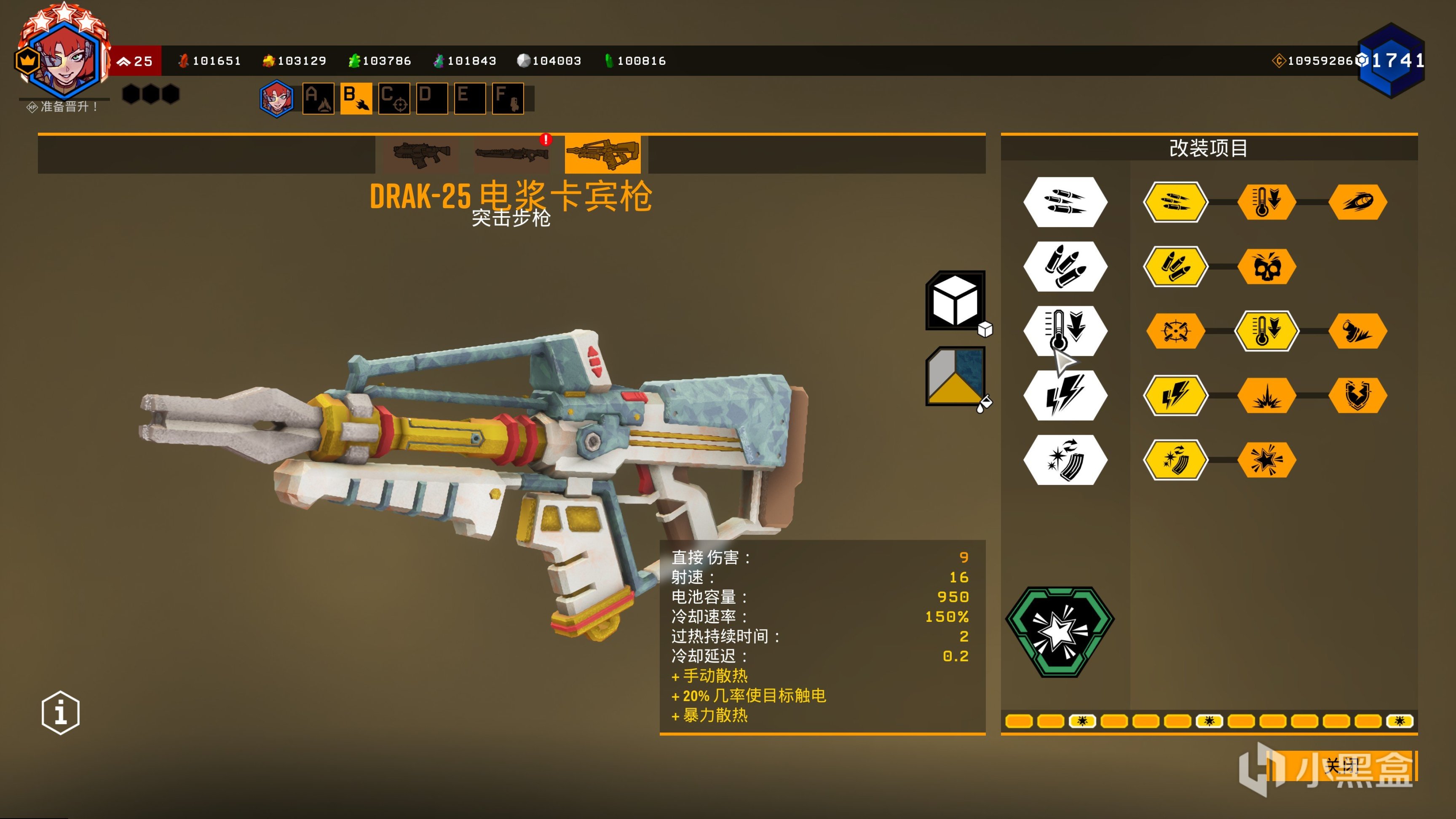Choose the explosion burst mod
This screenshot has width=1456, height=819.
(1267, 395)
